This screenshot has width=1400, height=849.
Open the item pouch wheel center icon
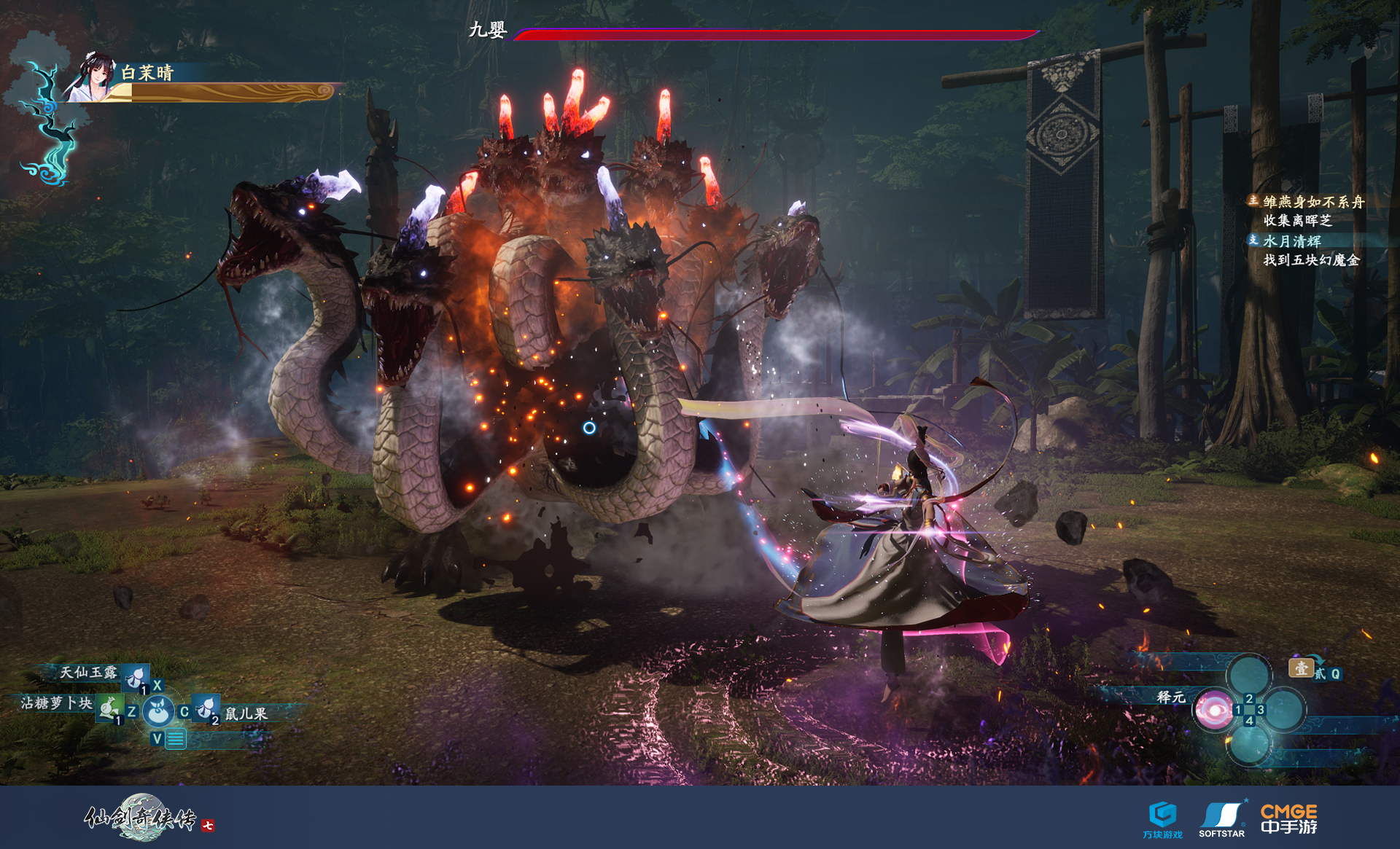158,711
